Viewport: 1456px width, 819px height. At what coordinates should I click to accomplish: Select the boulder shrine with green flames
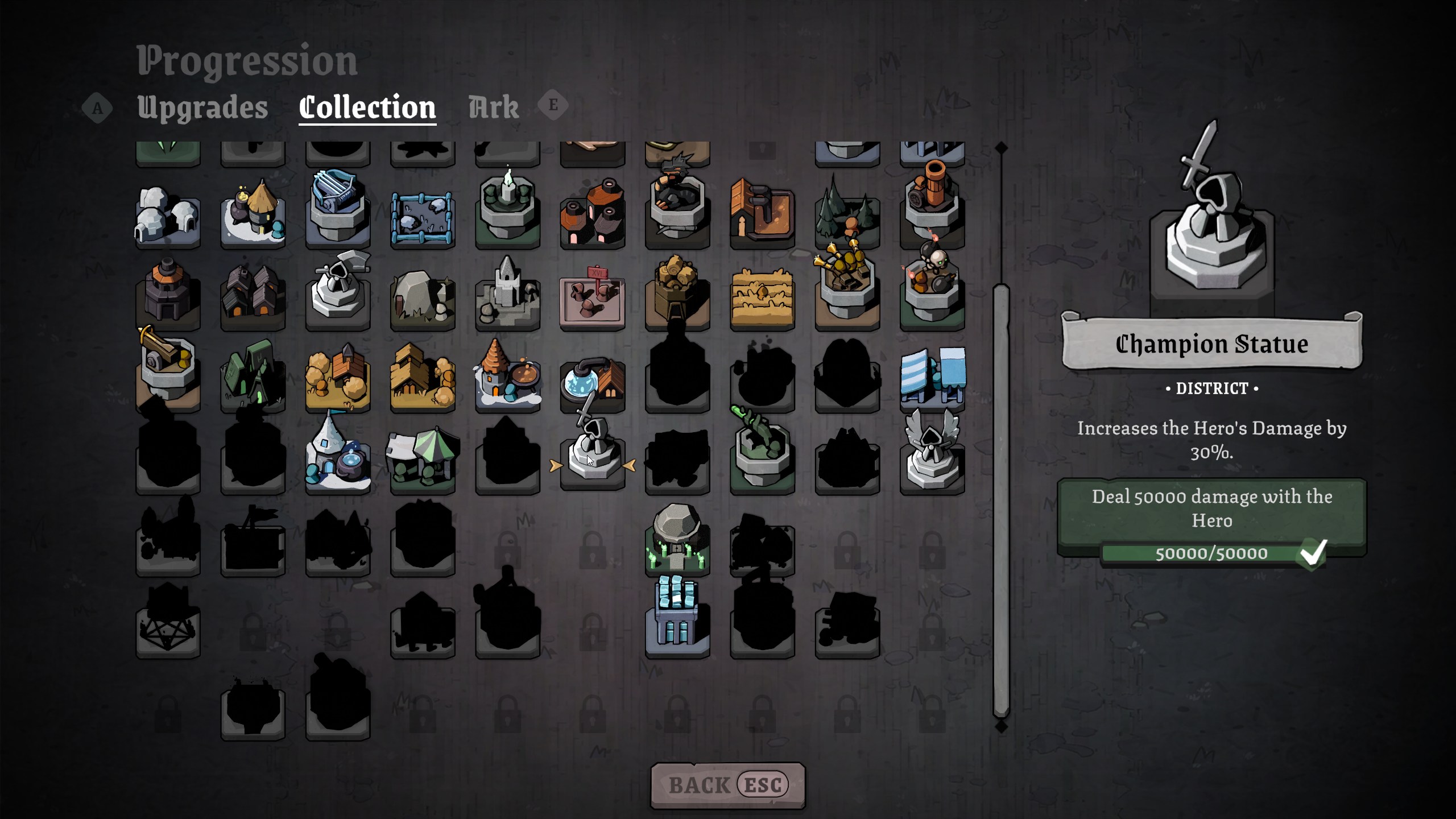coord(677,539)
